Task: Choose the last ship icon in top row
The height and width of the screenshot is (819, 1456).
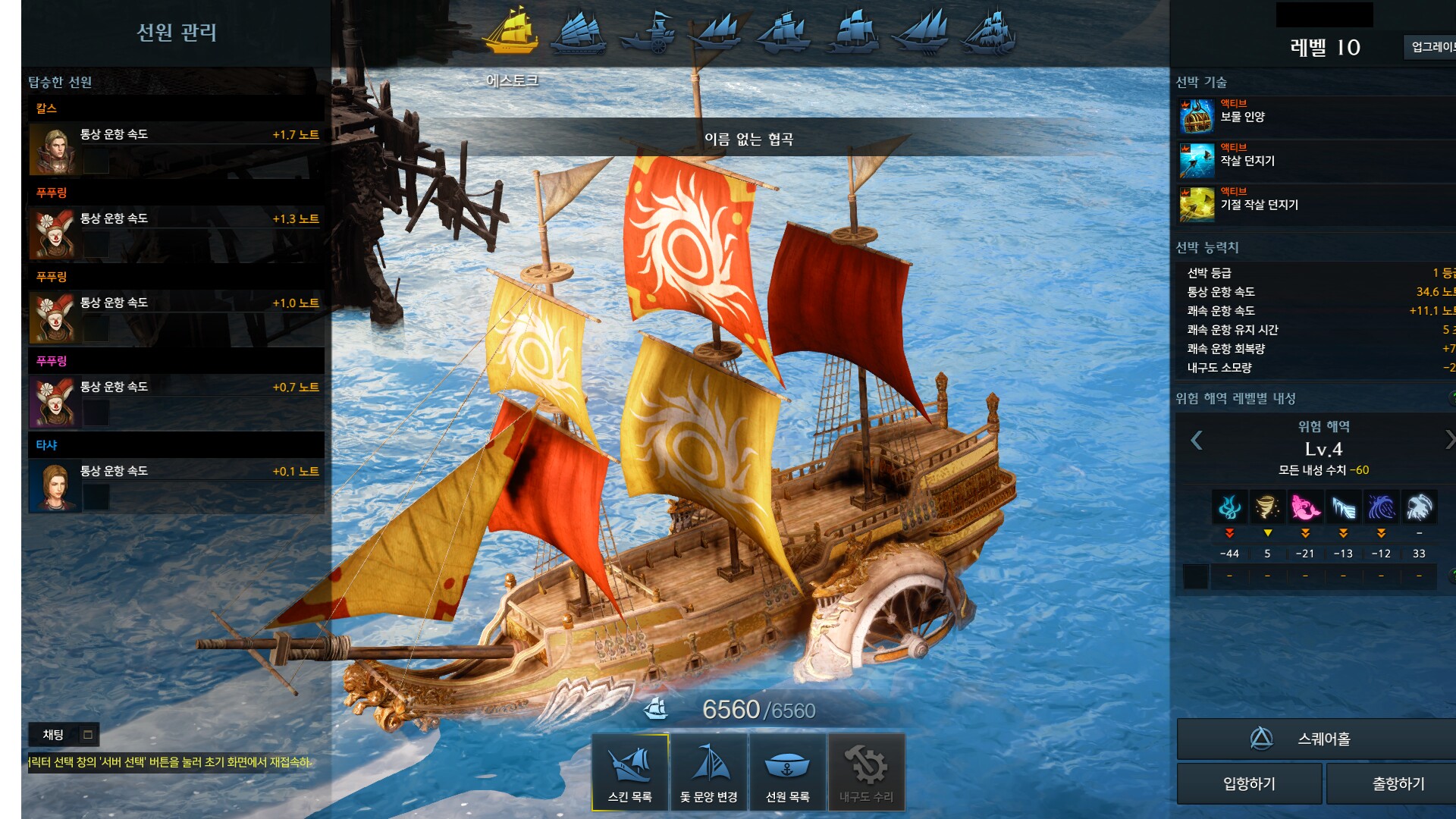Action: click(990, 33)
